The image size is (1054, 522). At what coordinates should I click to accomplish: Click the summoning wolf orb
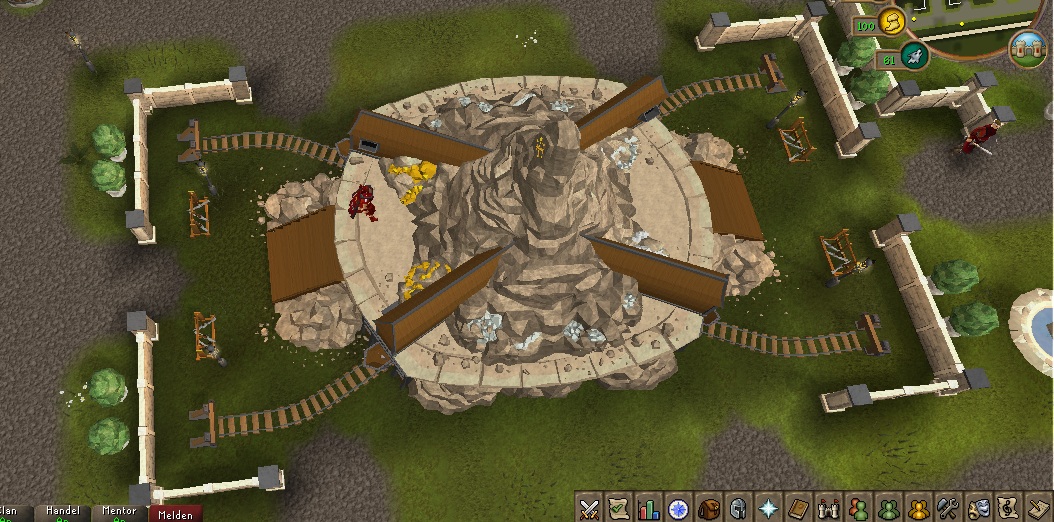click(x=915, y=57)
